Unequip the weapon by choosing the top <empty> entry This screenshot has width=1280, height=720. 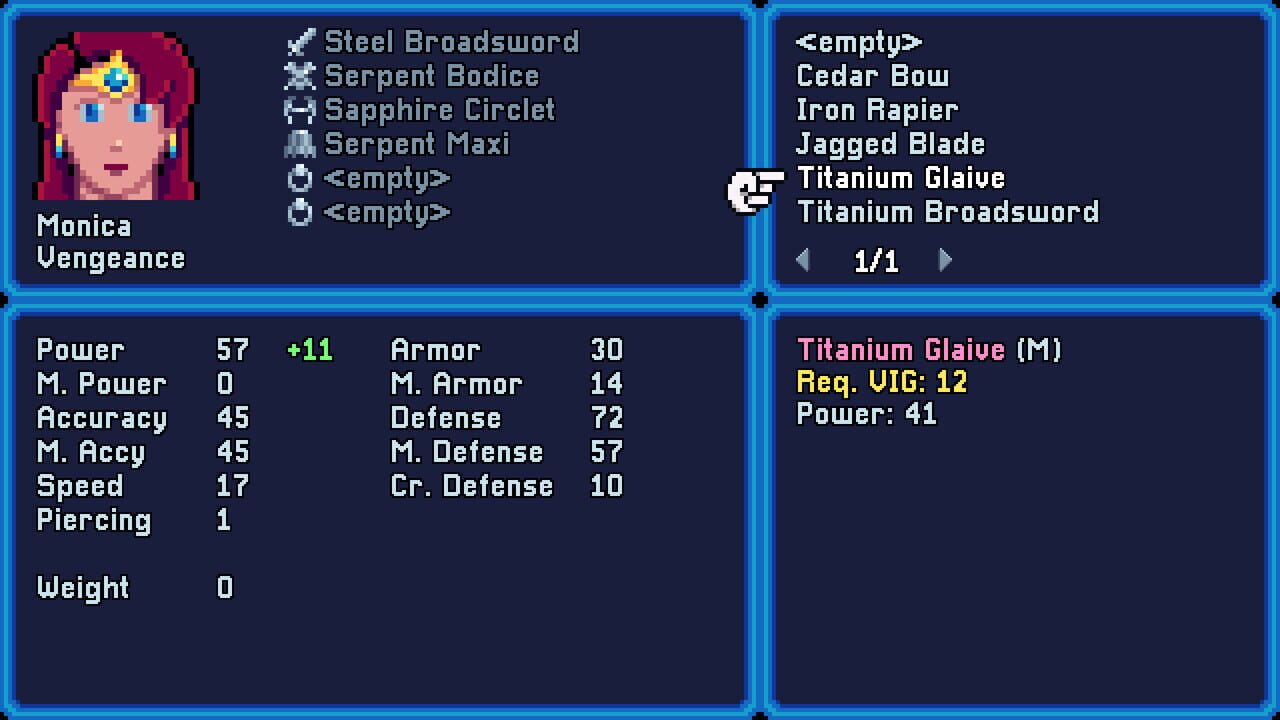pos(858,41)
